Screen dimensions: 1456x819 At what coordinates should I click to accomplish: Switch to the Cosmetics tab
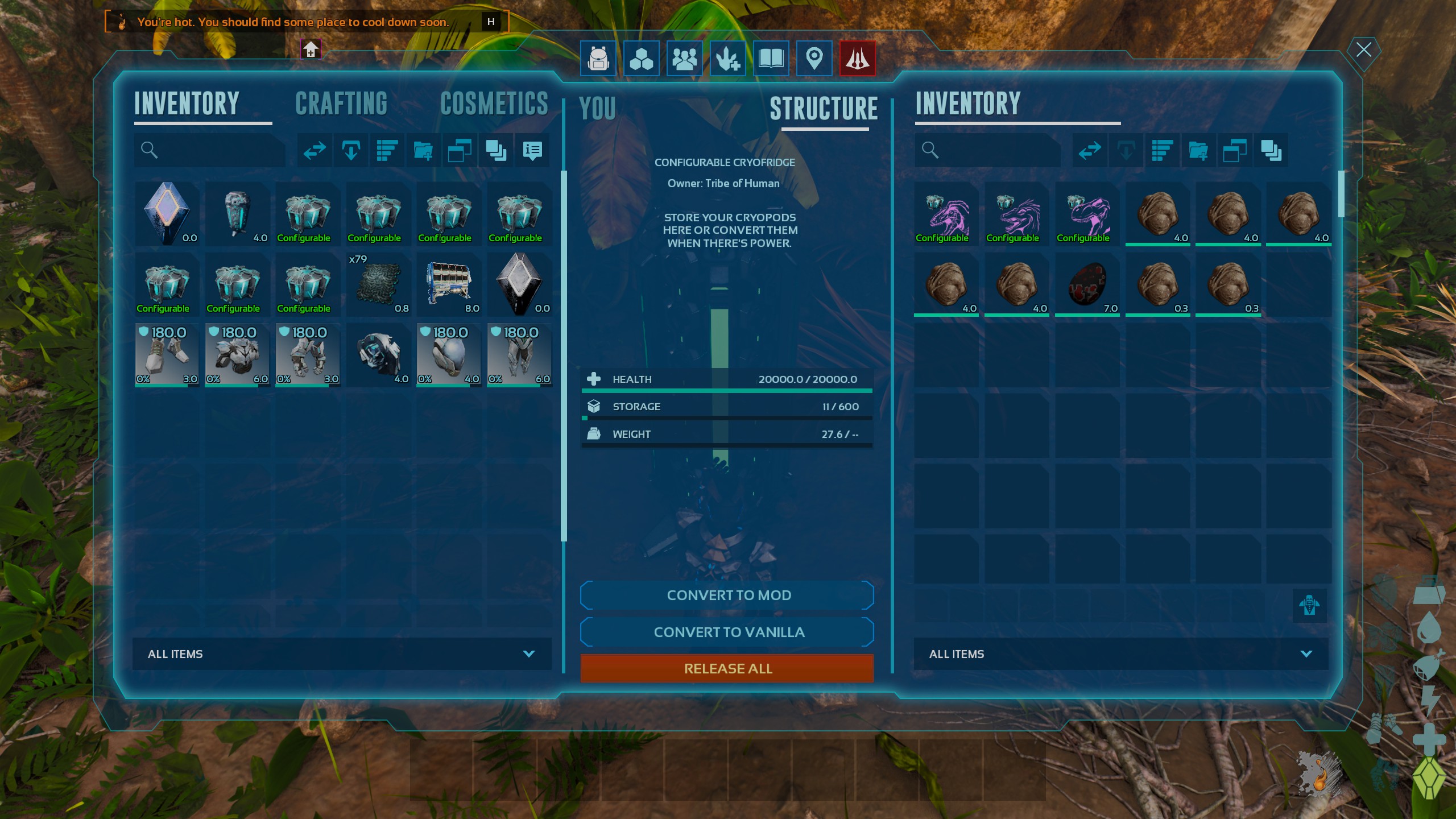point(495,104)
